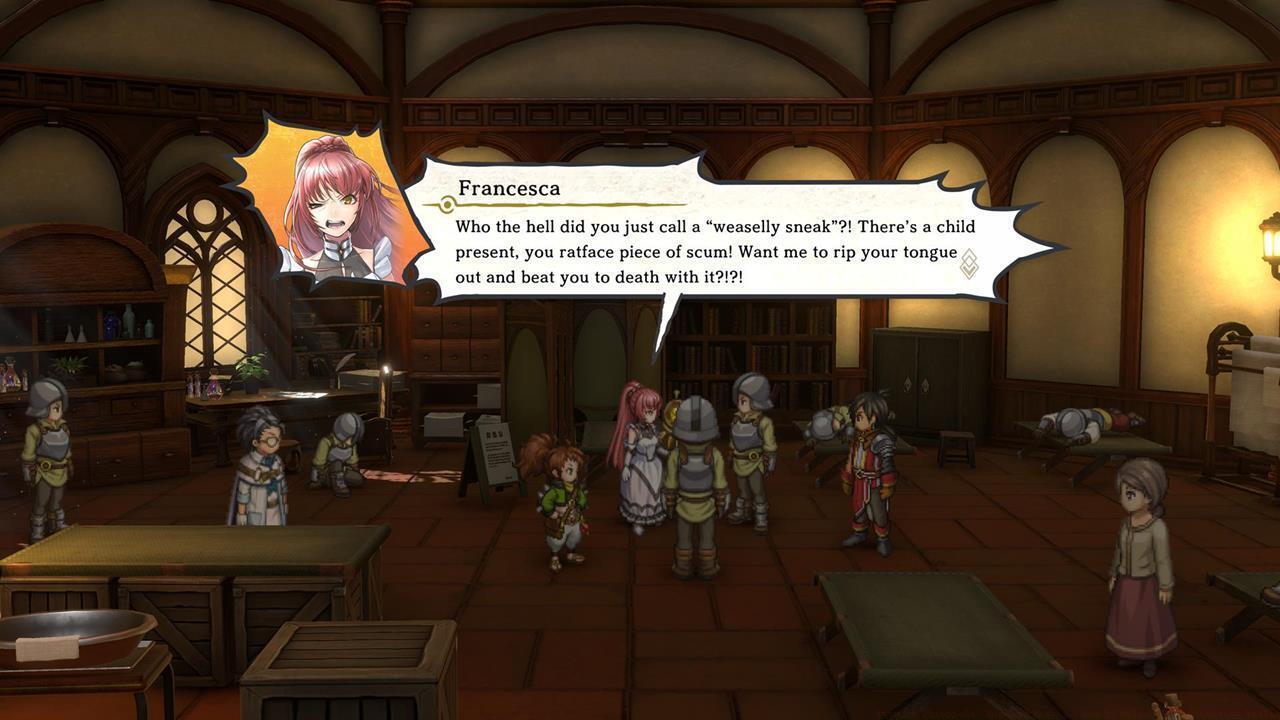Select the injured person lying on the cot
The image size is (1280, 720).
pyautogui.click(x=1086, y=420)
